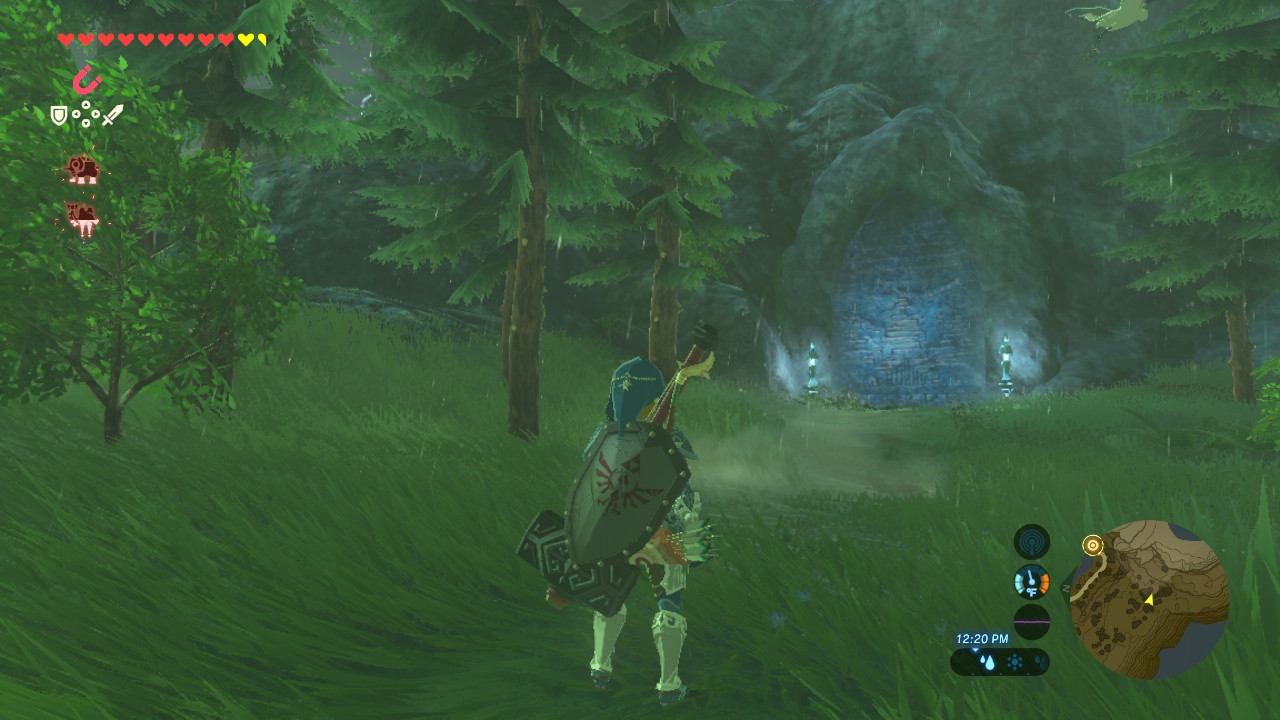Select the glowing shrine marker on the minimap
Viewport: 1280px width, 720px height.
(x=1092, y=545)
